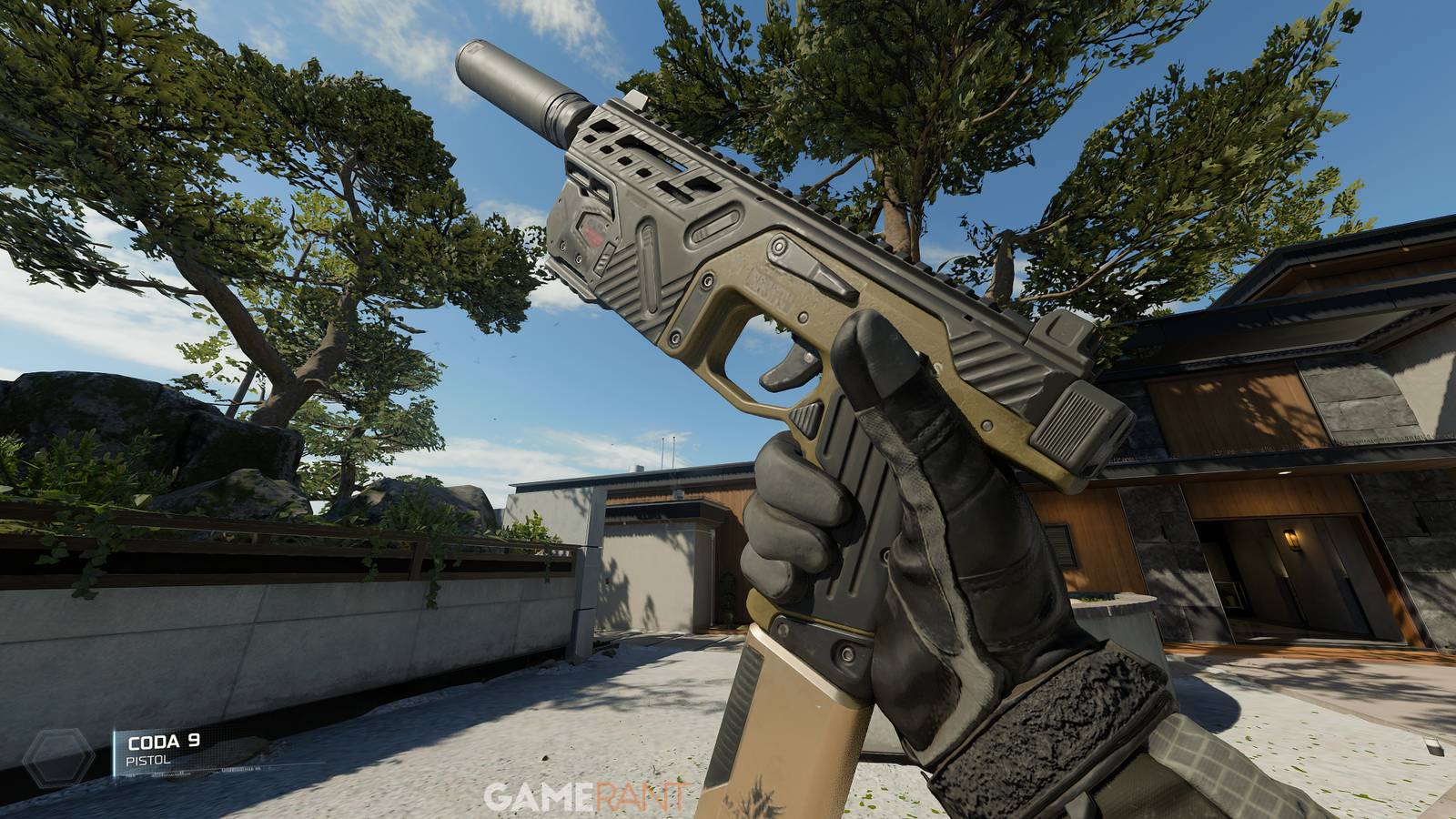Select the CODA 9 nameplate
The width and height of the screenshot is (1456, 819).
coord(164,742)
